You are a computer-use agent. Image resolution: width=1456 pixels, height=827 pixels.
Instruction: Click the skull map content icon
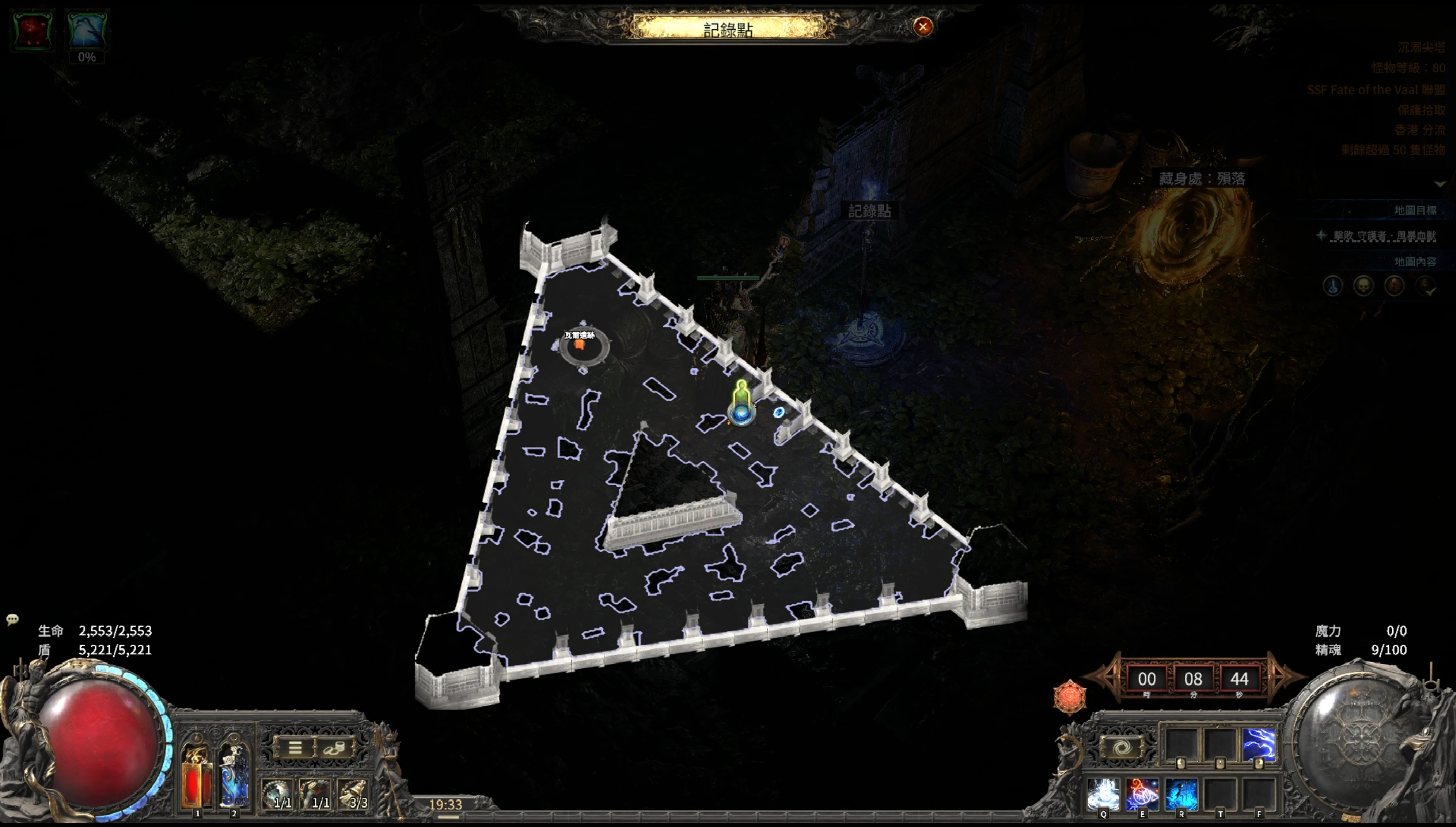pyautogui.click(x=1363, y=286)
